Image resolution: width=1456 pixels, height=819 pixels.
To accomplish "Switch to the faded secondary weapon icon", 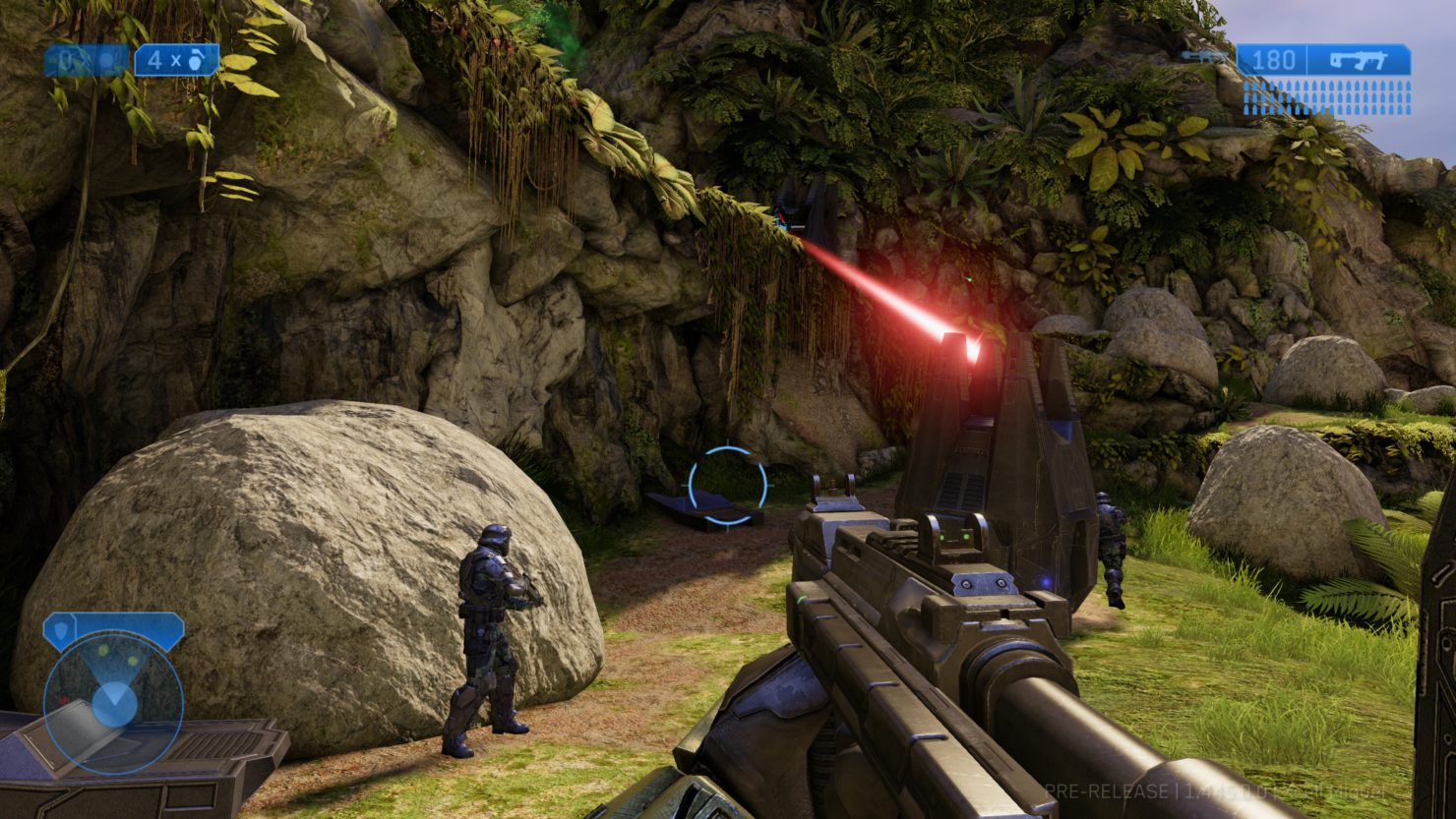I will pyautogui.click(x=1205, y=59).
